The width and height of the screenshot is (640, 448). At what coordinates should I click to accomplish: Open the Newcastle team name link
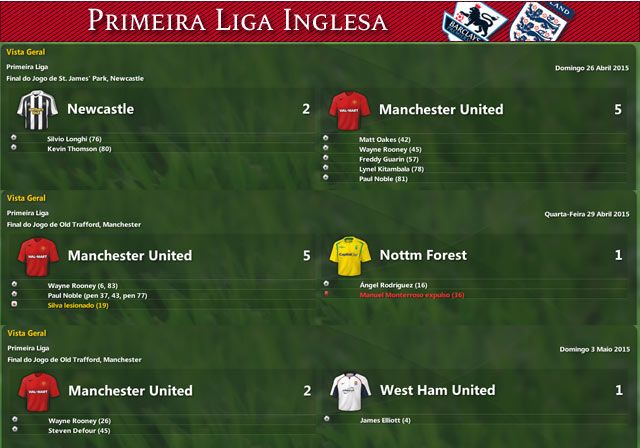click(100, 109)
